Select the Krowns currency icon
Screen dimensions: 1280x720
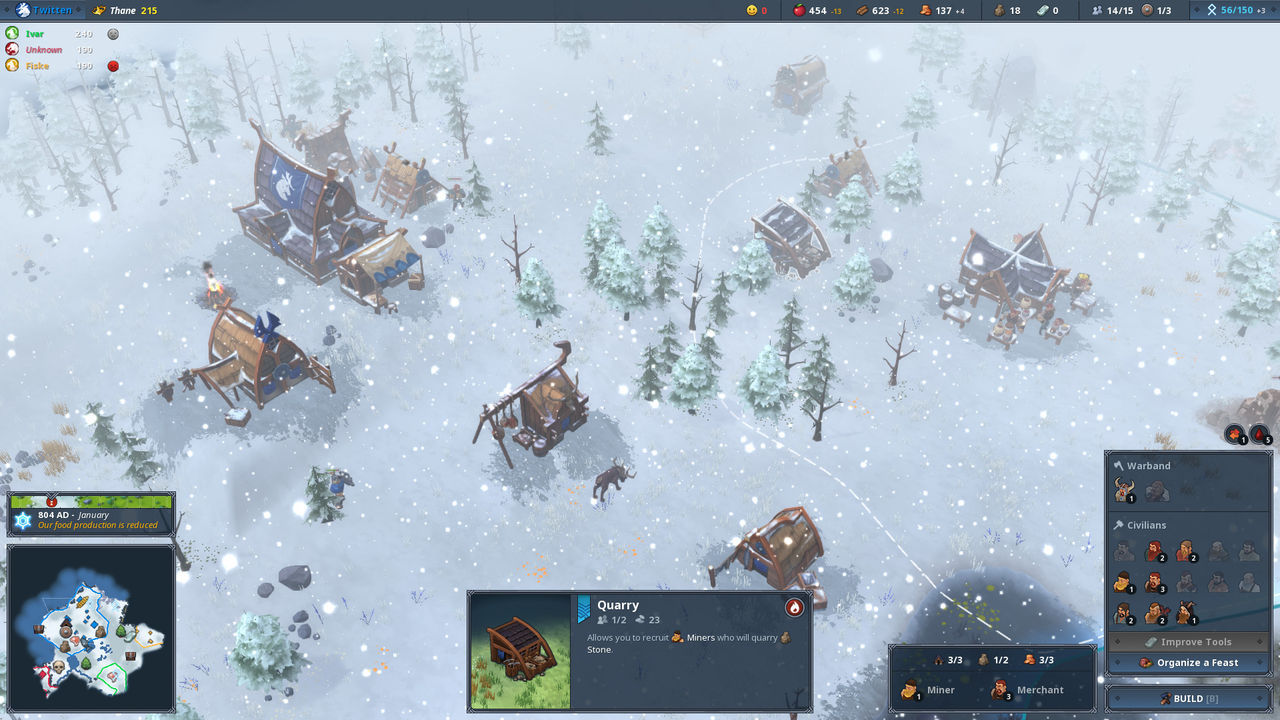click(1042, 11)
